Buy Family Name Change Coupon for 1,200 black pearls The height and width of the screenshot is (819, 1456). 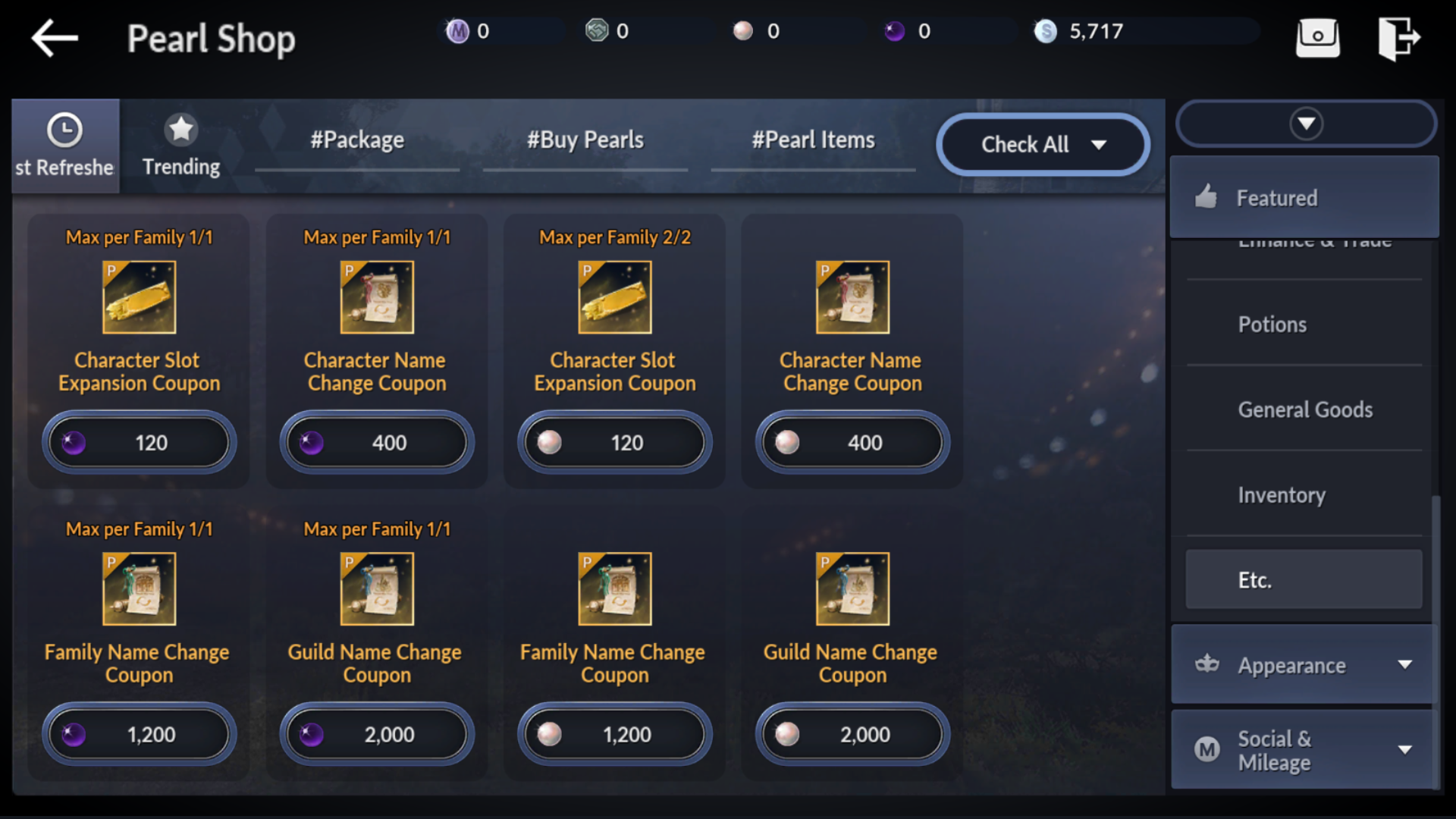point(140,734)
